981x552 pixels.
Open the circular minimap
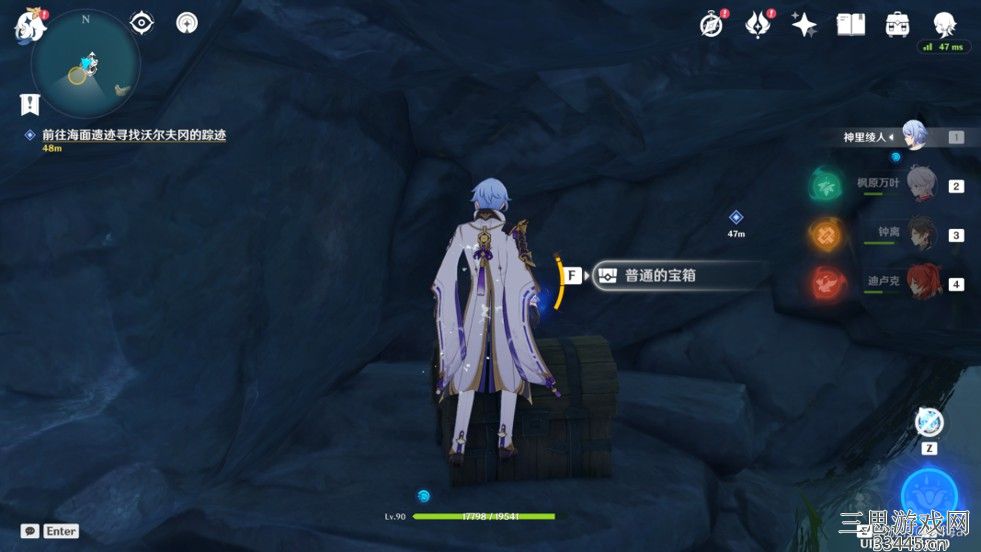pos(85,67)
